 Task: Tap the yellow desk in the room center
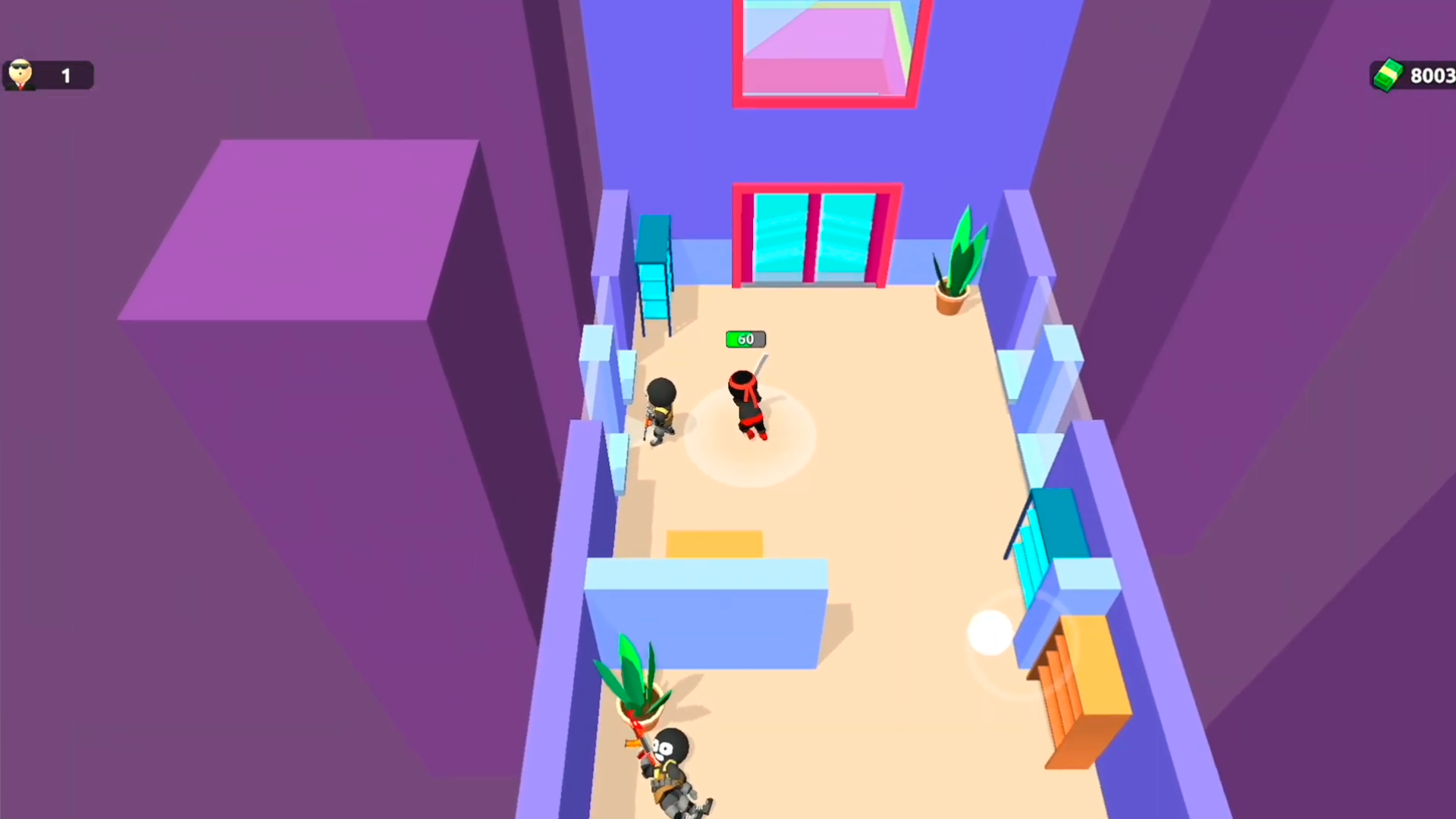[713, 542]
